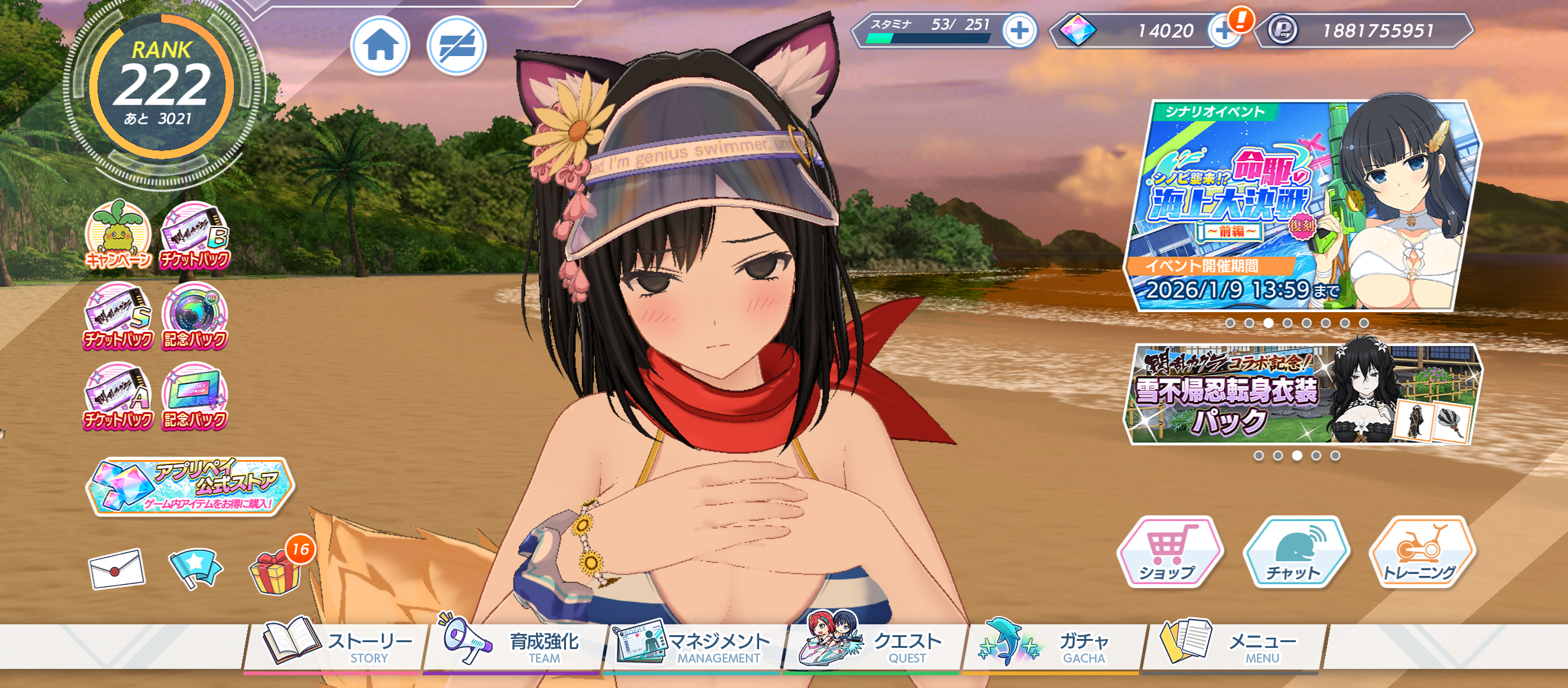Image resolution: width=1568 pixels, height=688 pixels.
Task: Open the Campaign icon
Action: [118, 236]
